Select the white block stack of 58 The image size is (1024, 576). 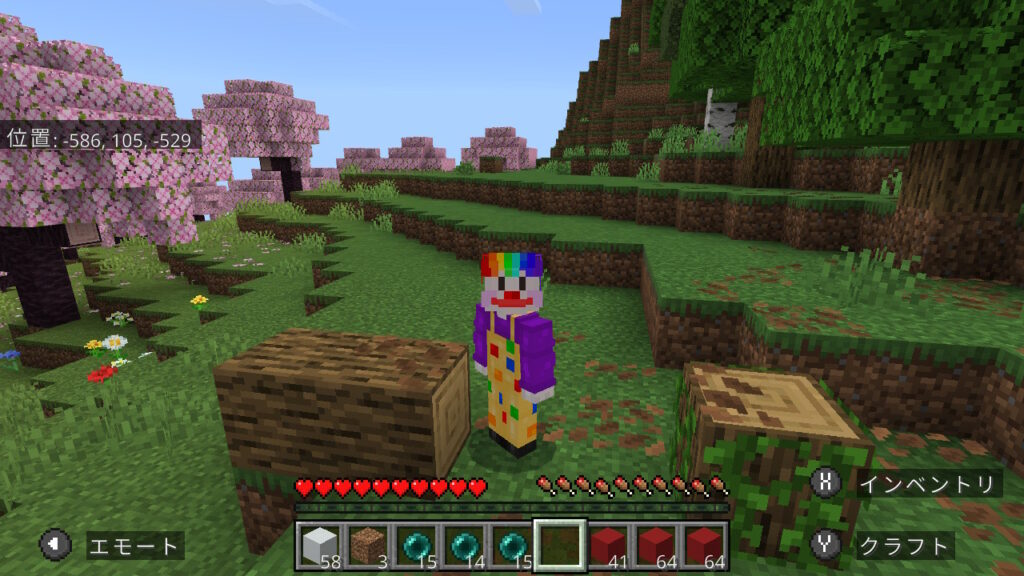tap(319, 545)
